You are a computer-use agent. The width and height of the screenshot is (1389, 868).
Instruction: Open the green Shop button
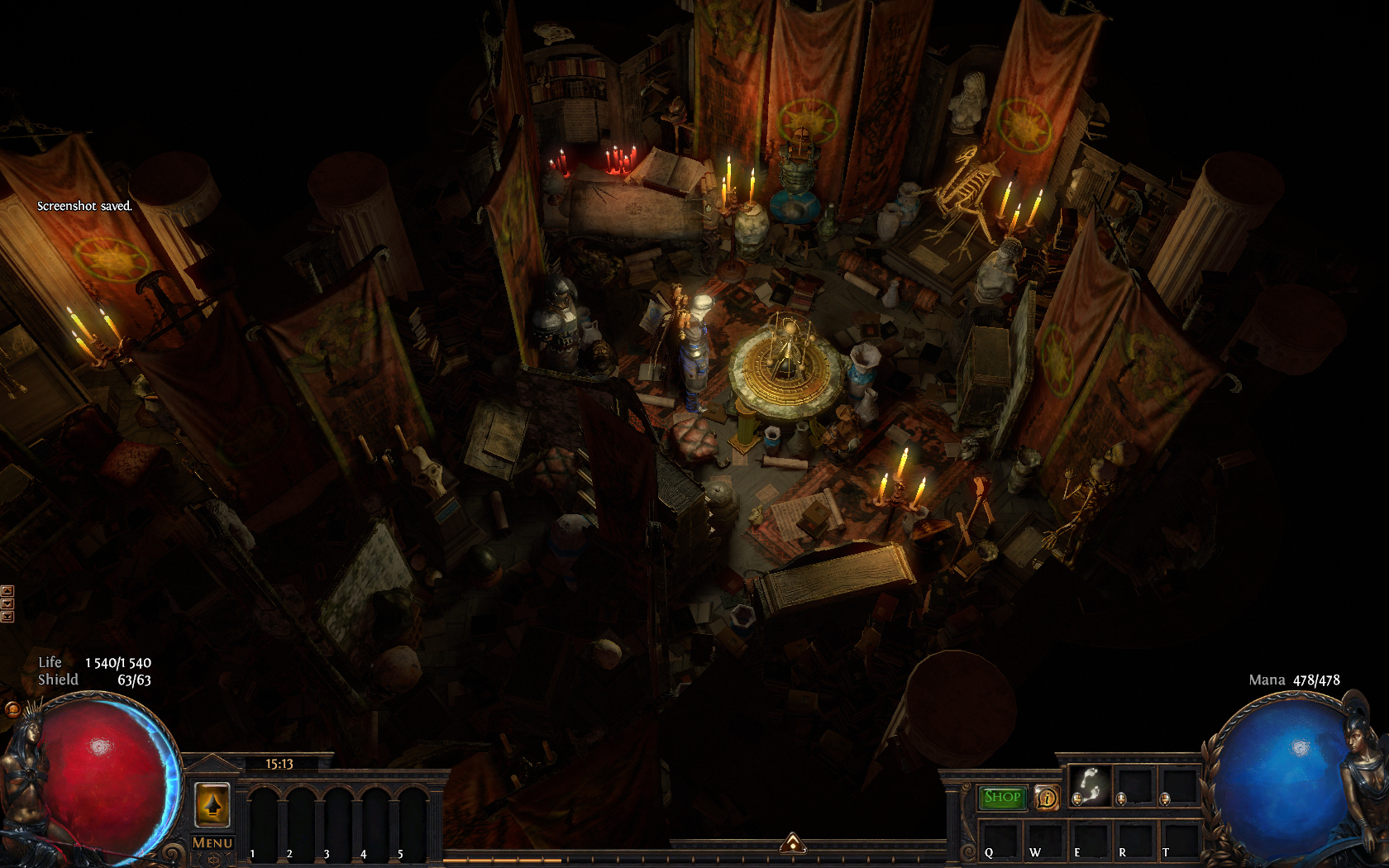(1002, 797)
